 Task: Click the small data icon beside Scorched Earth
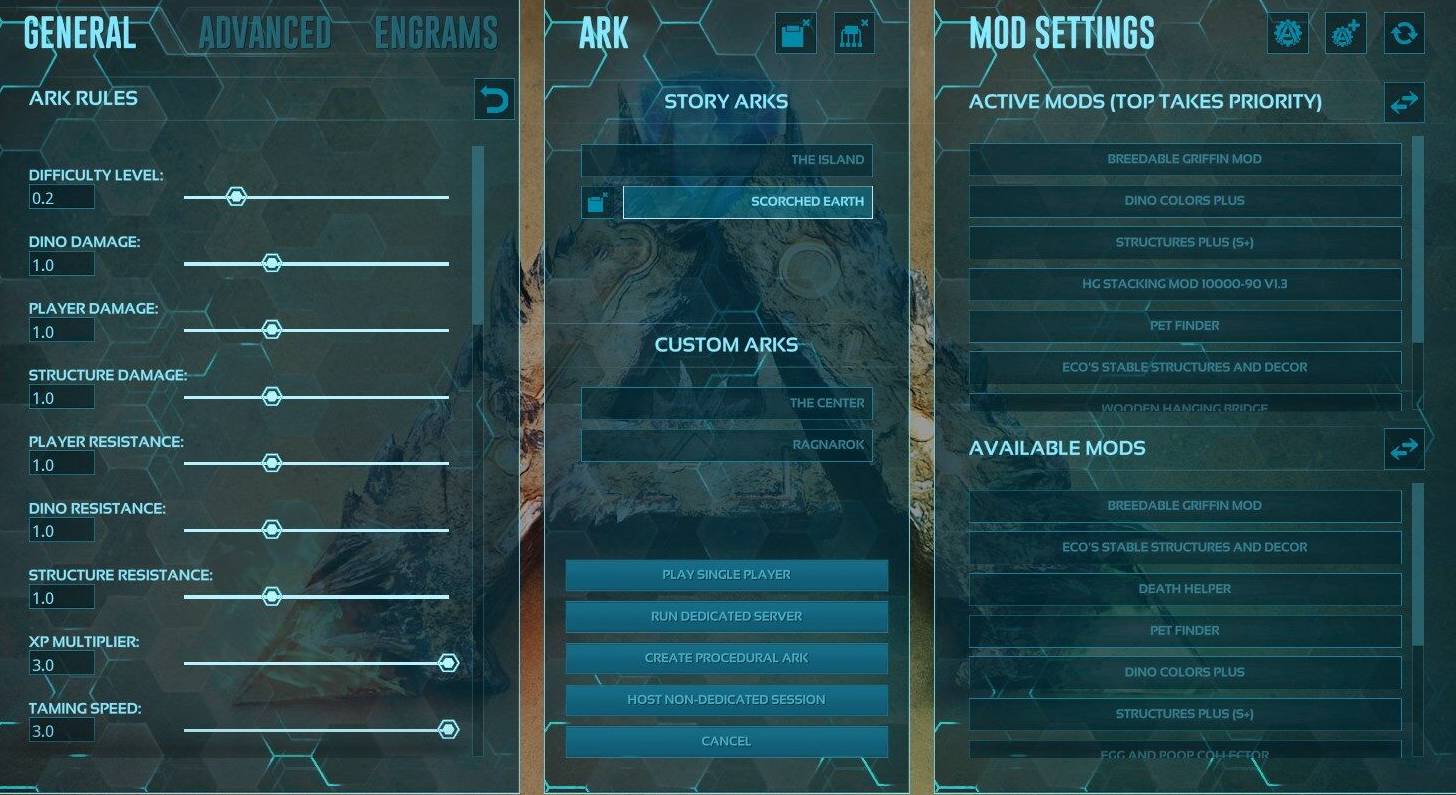coord(597,201)
